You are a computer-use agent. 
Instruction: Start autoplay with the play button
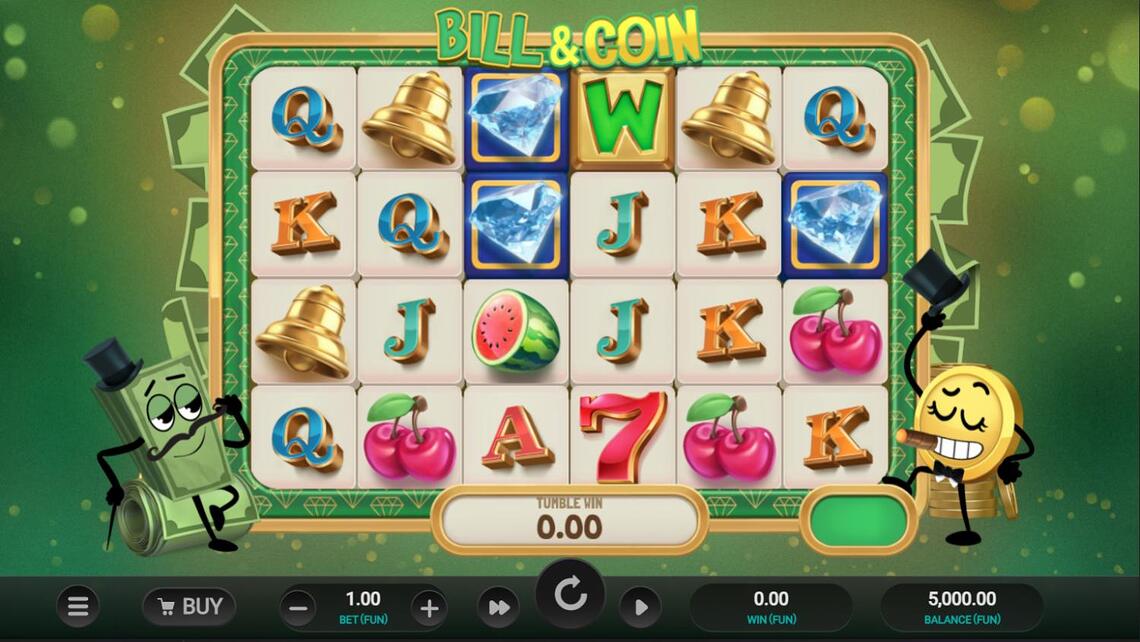[640, 607]
